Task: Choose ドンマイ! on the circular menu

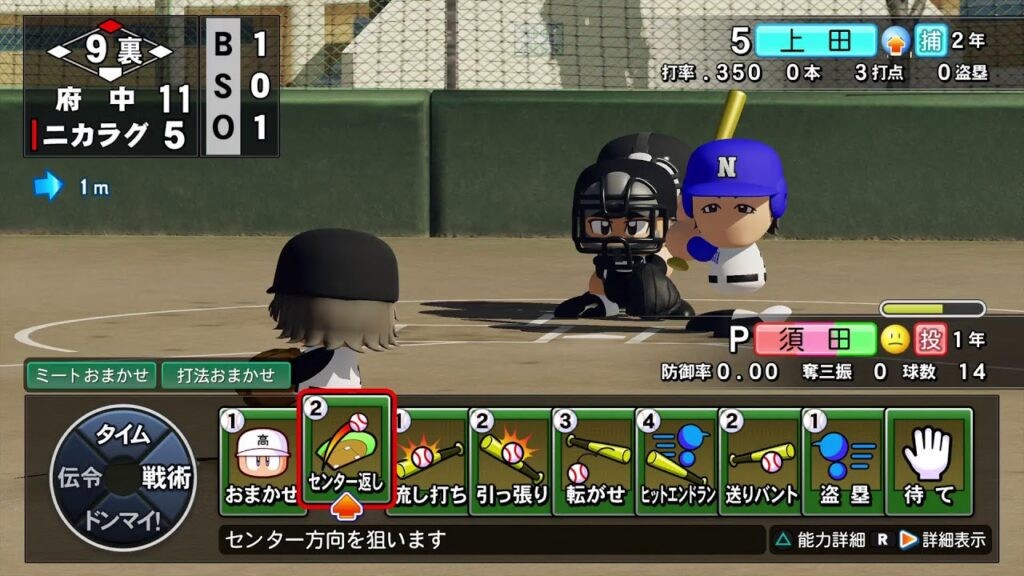Action: pyautogui.click(x=123, y=520)
